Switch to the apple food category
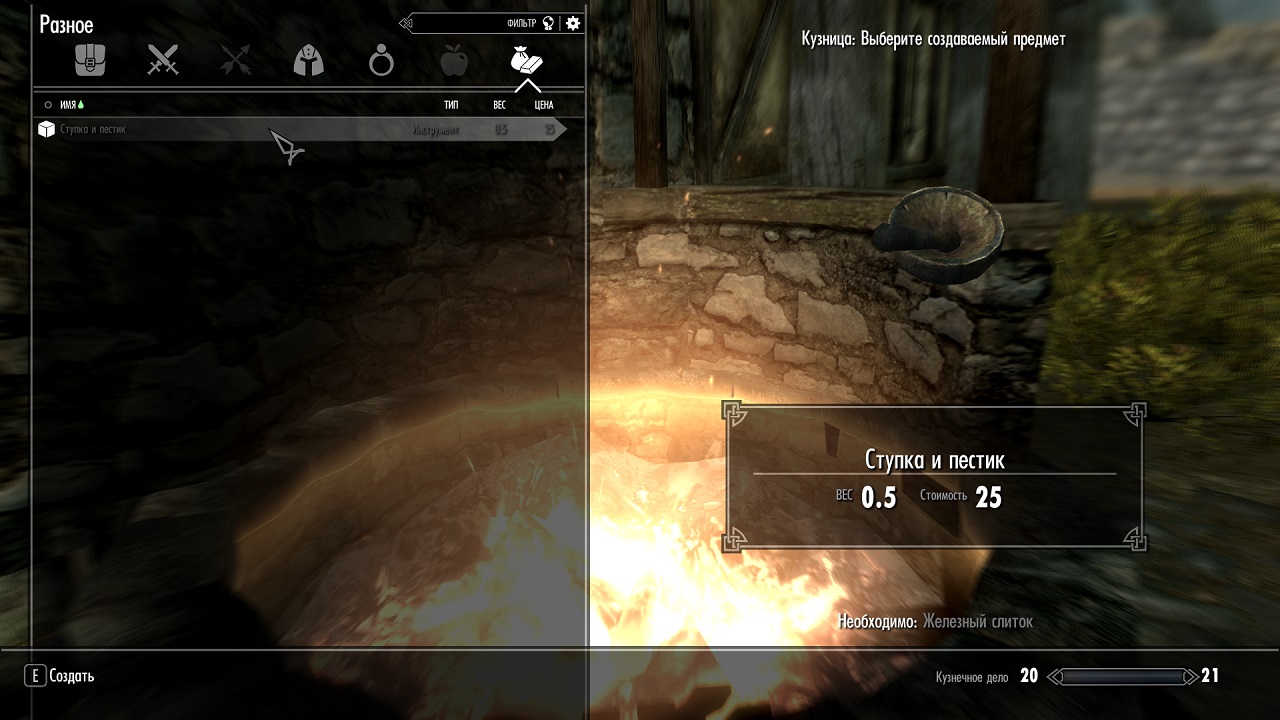 pos(454,62)
